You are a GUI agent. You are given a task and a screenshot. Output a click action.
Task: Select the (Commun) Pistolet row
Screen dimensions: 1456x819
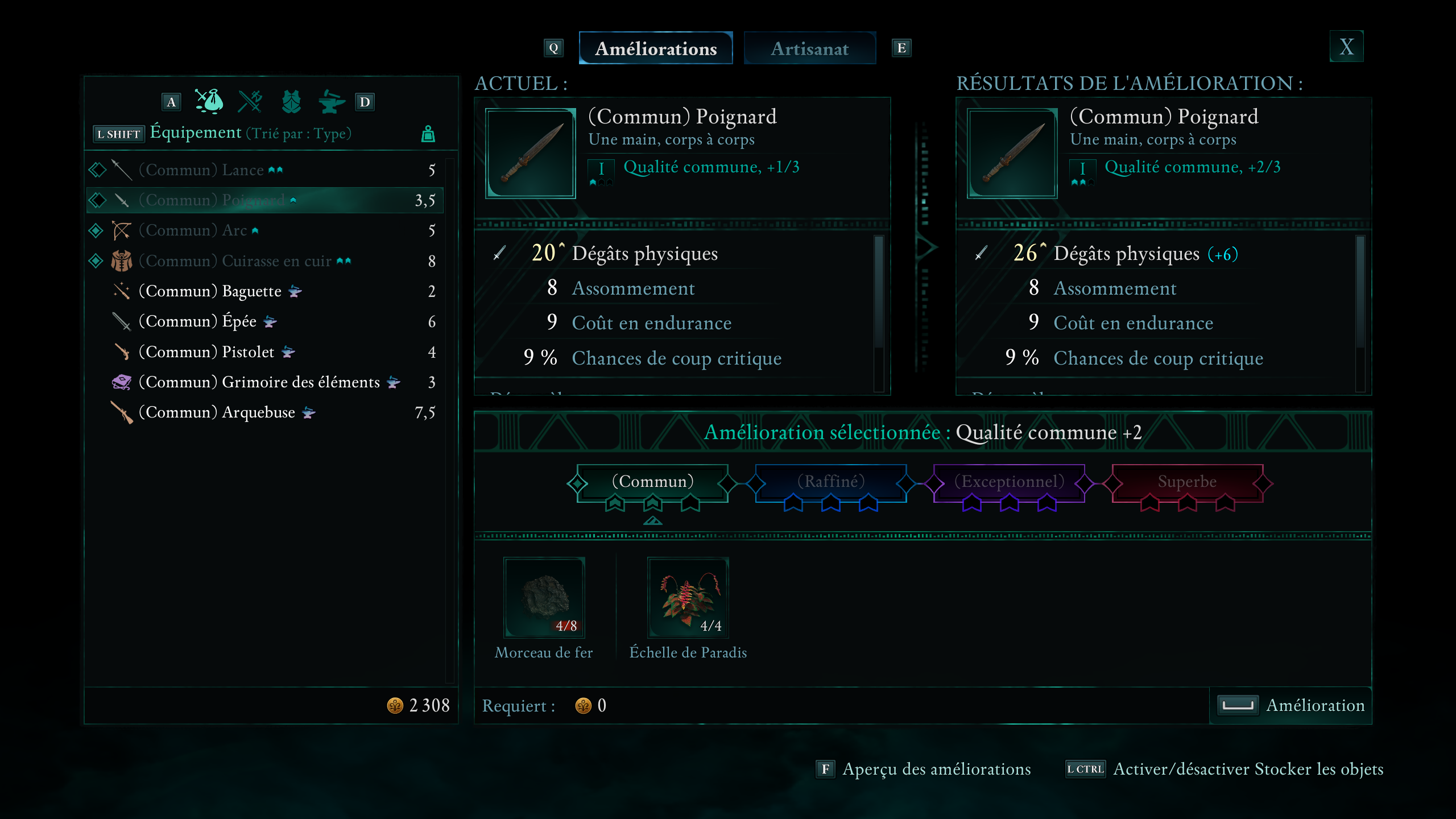tap(264, 352)
